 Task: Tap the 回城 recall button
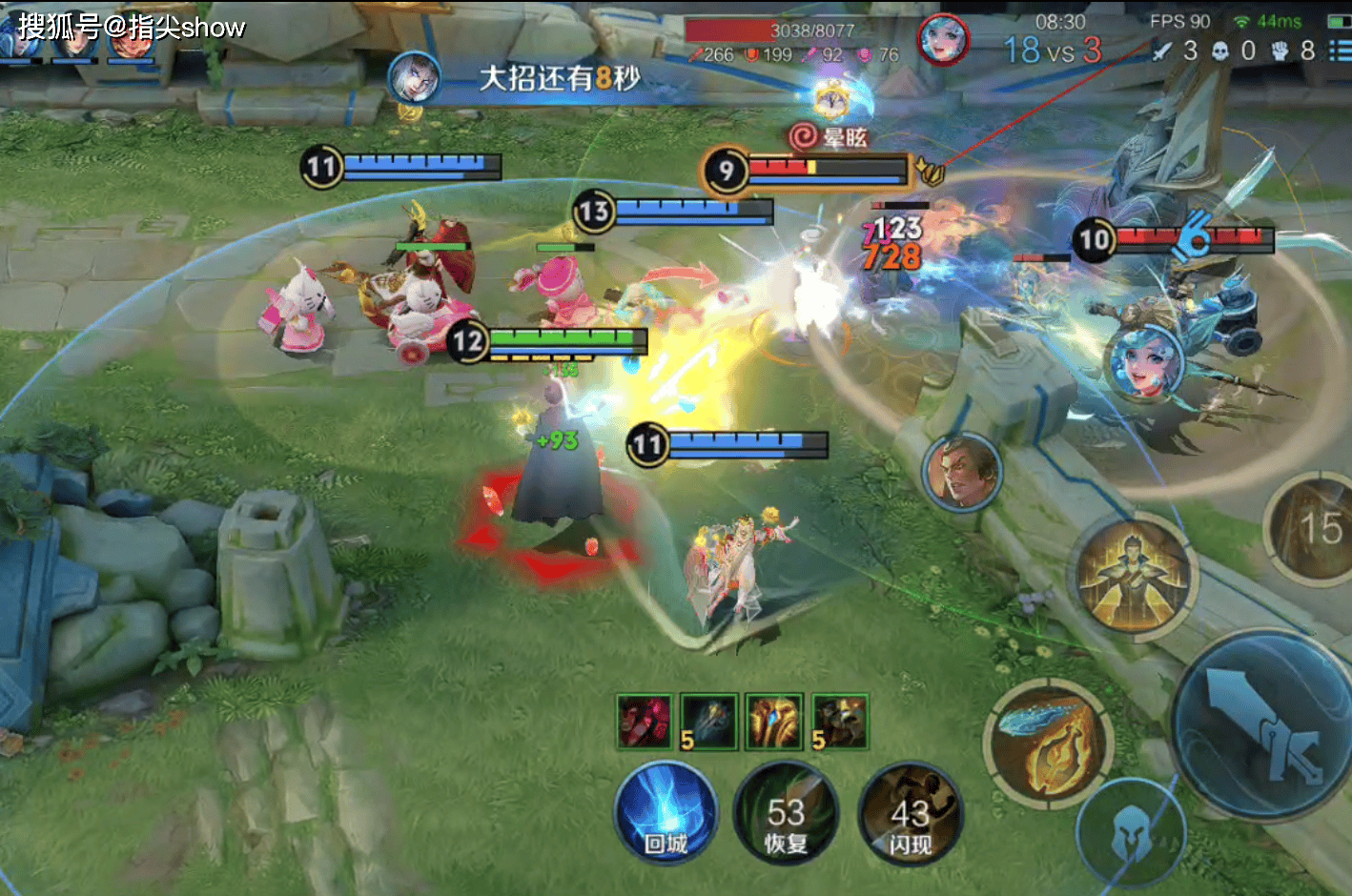coord(666,815)
